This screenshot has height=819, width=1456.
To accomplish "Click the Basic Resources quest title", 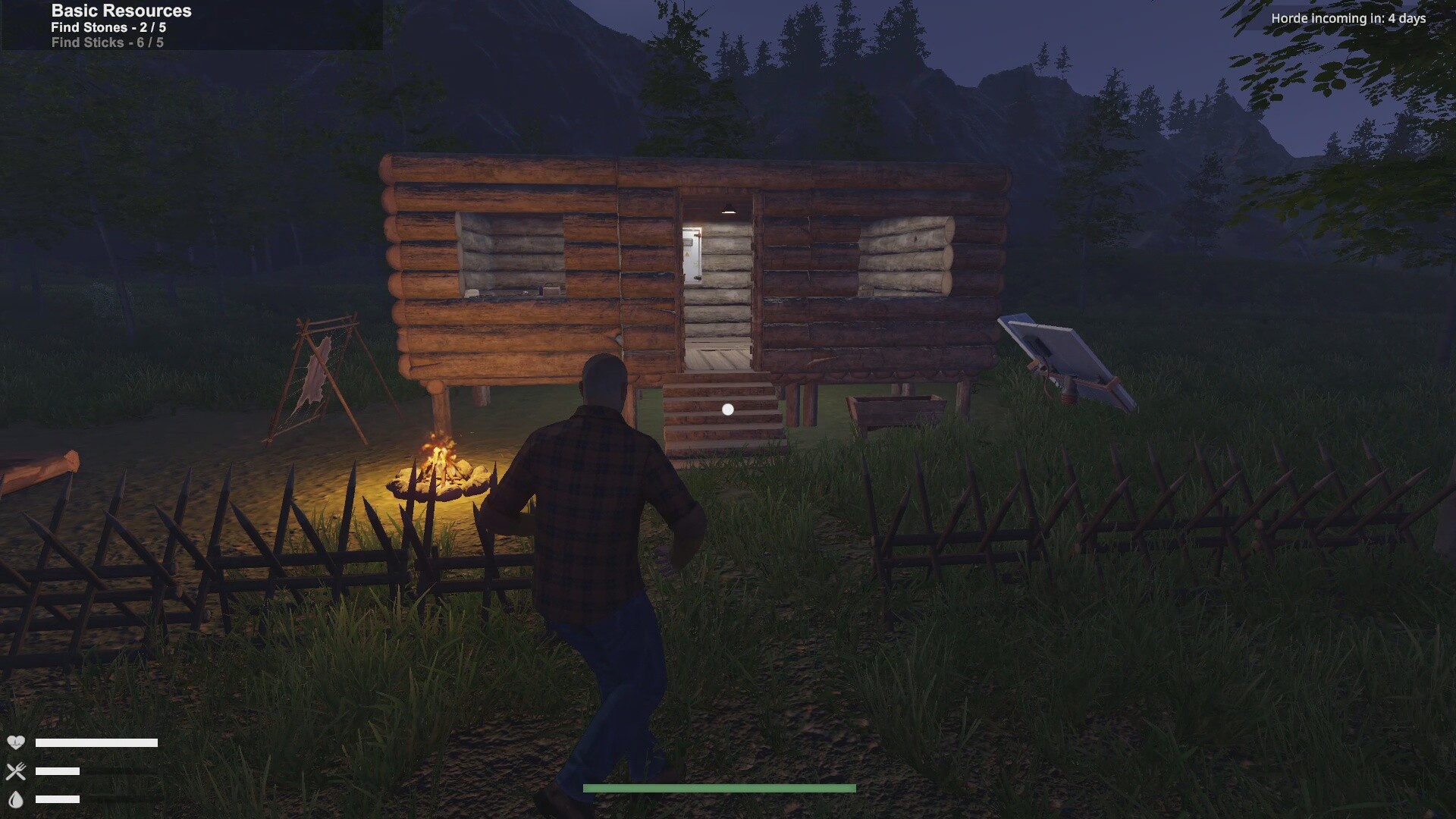I will [x=121, y=11].
